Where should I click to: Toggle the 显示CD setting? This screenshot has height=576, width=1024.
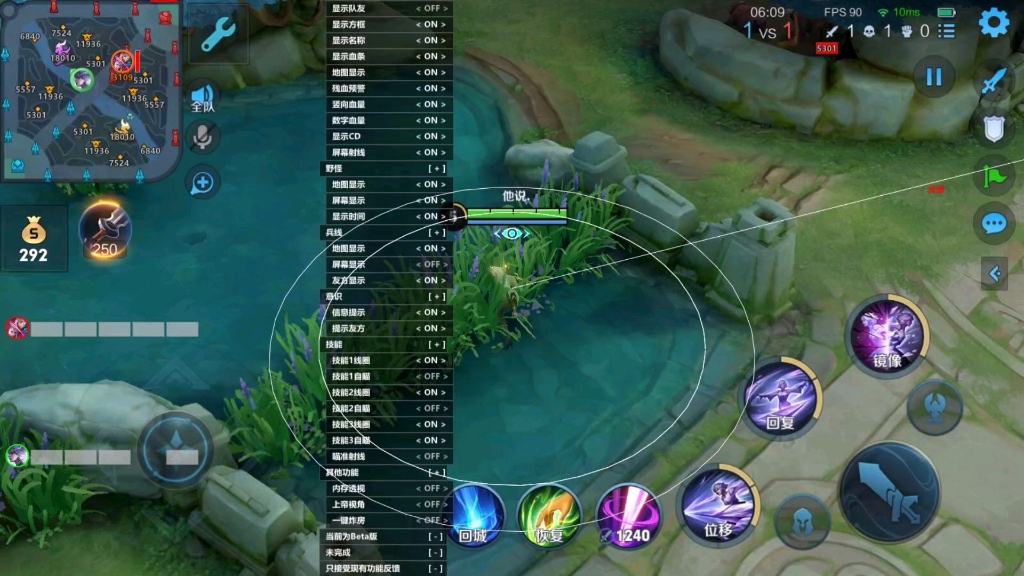432,136
